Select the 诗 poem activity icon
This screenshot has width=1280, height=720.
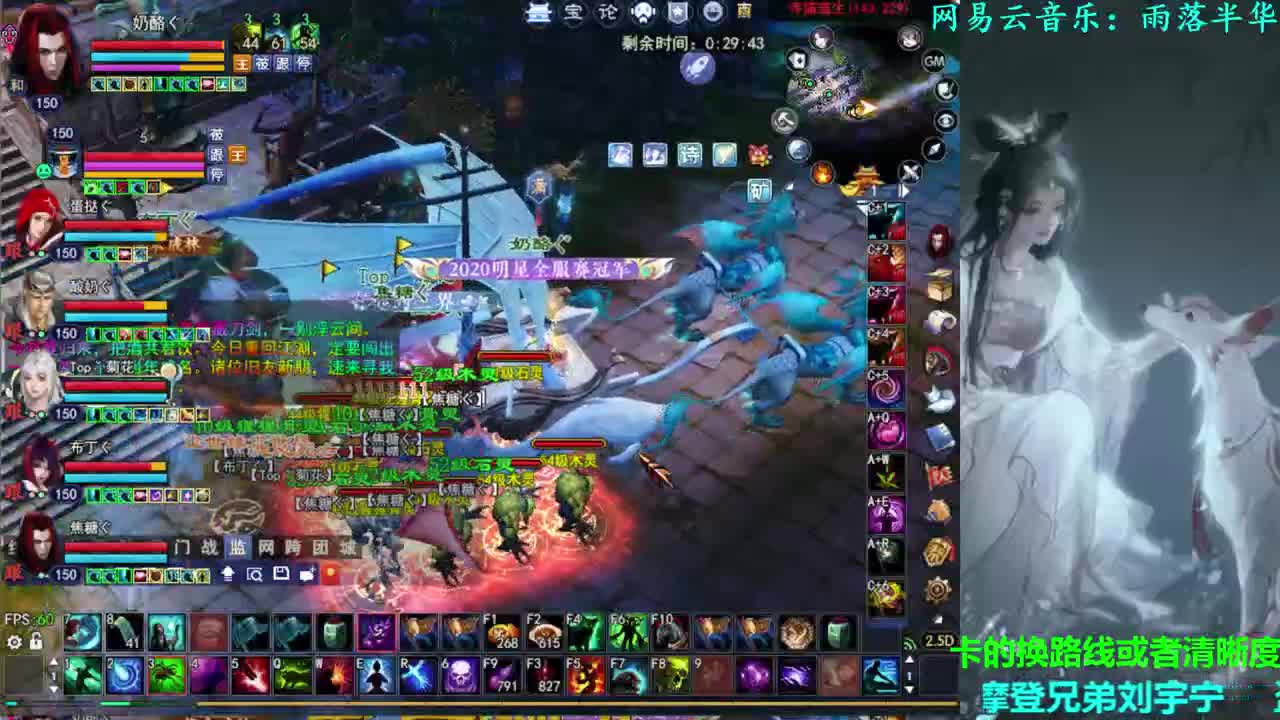[690, 154]
